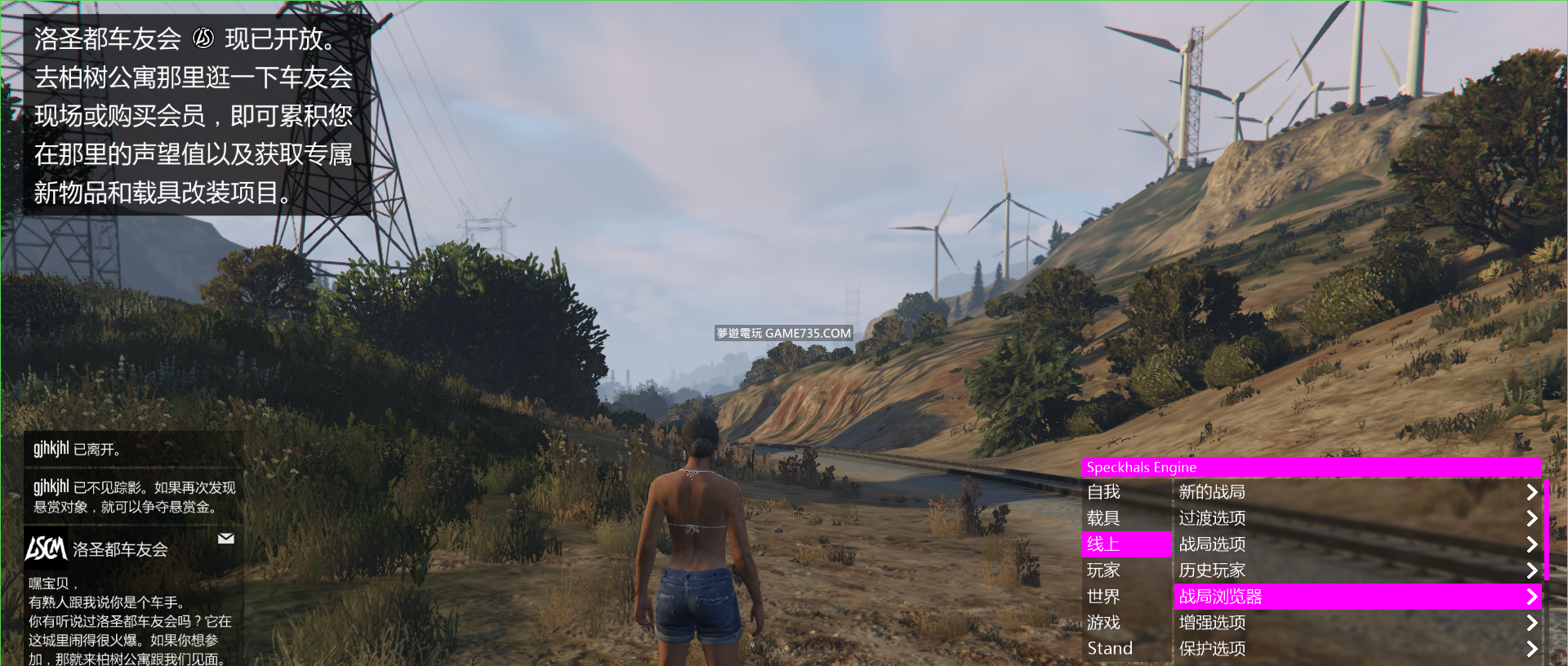Open the 新的战局 submenu
The height and width of the screenshot is (666, 1568).
pyautogui.click(x=1356, y=492)
